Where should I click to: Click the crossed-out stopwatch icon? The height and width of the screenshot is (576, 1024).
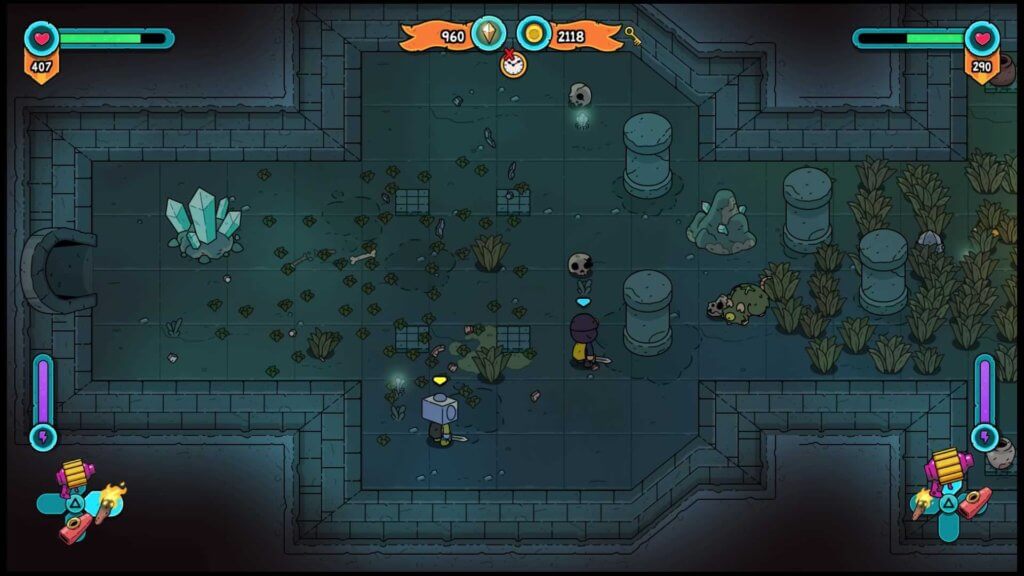pyautogui.click(x=513, y=62)
